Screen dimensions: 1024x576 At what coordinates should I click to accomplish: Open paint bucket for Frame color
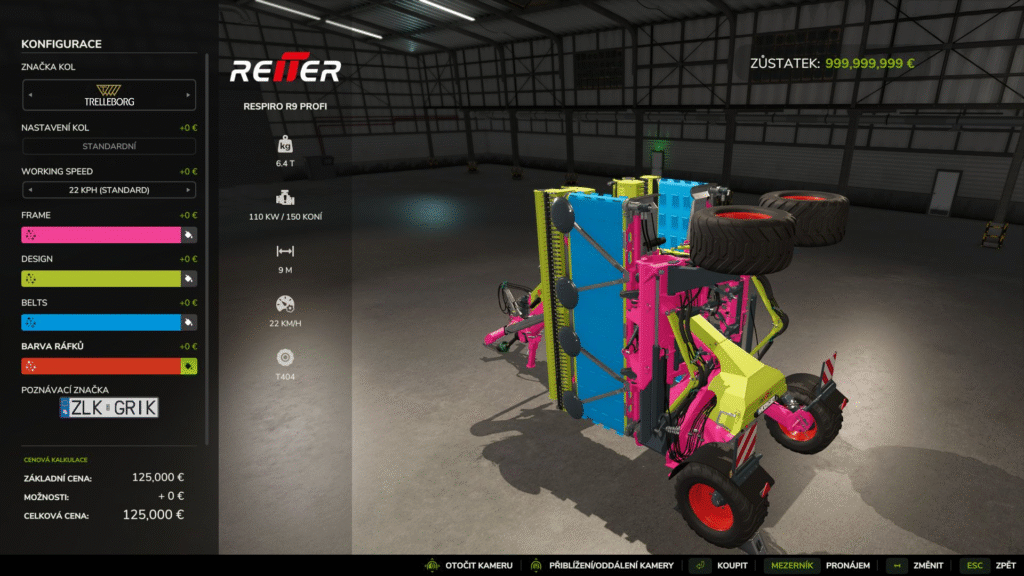click(x=188, y=235)
